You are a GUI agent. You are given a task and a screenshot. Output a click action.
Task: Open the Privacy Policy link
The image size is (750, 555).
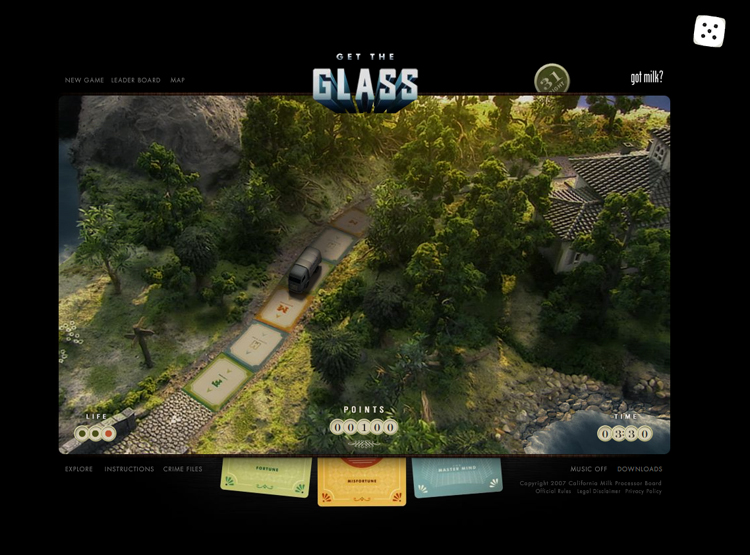645,491
